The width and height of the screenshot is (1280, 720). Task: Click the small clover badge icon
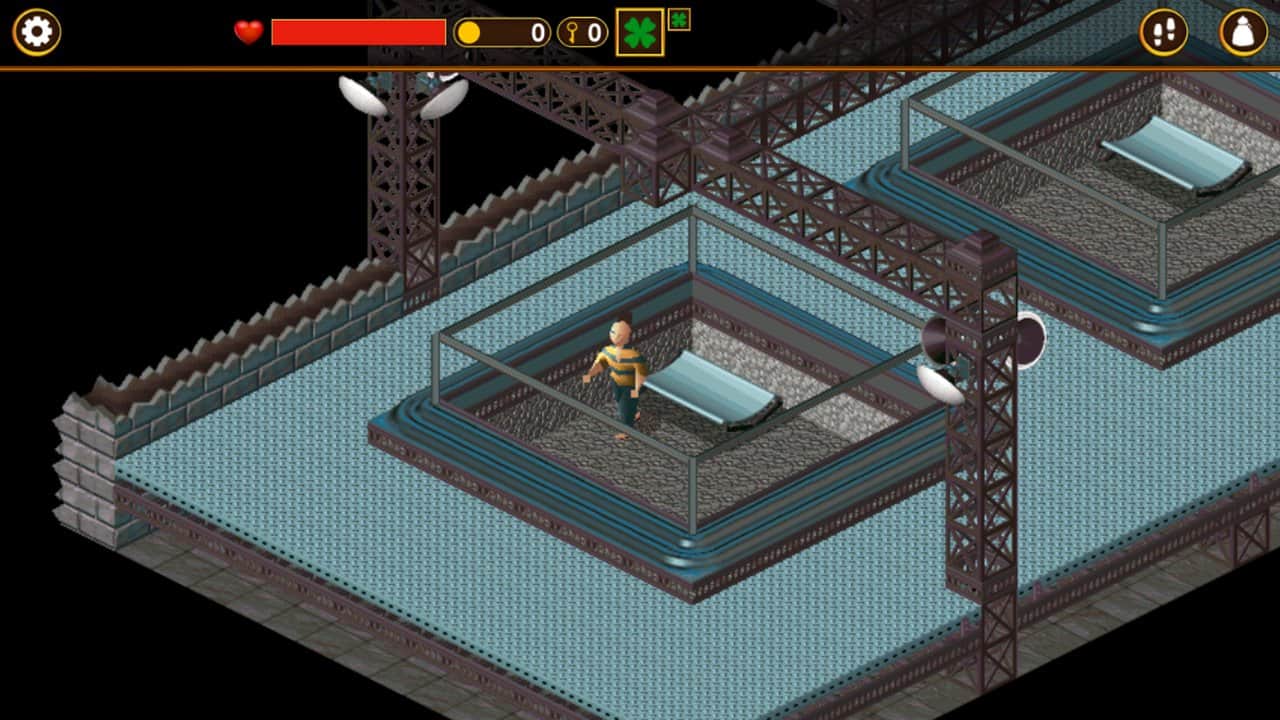pyautogui.click(x=678, y=19)
